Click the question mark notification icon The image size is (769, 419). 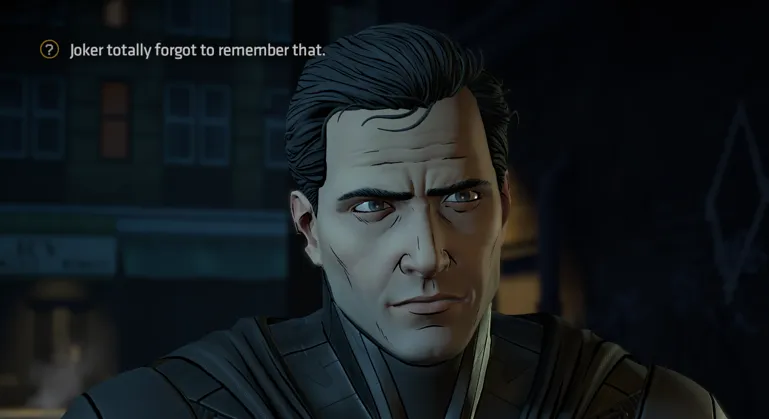pos(49,50)
